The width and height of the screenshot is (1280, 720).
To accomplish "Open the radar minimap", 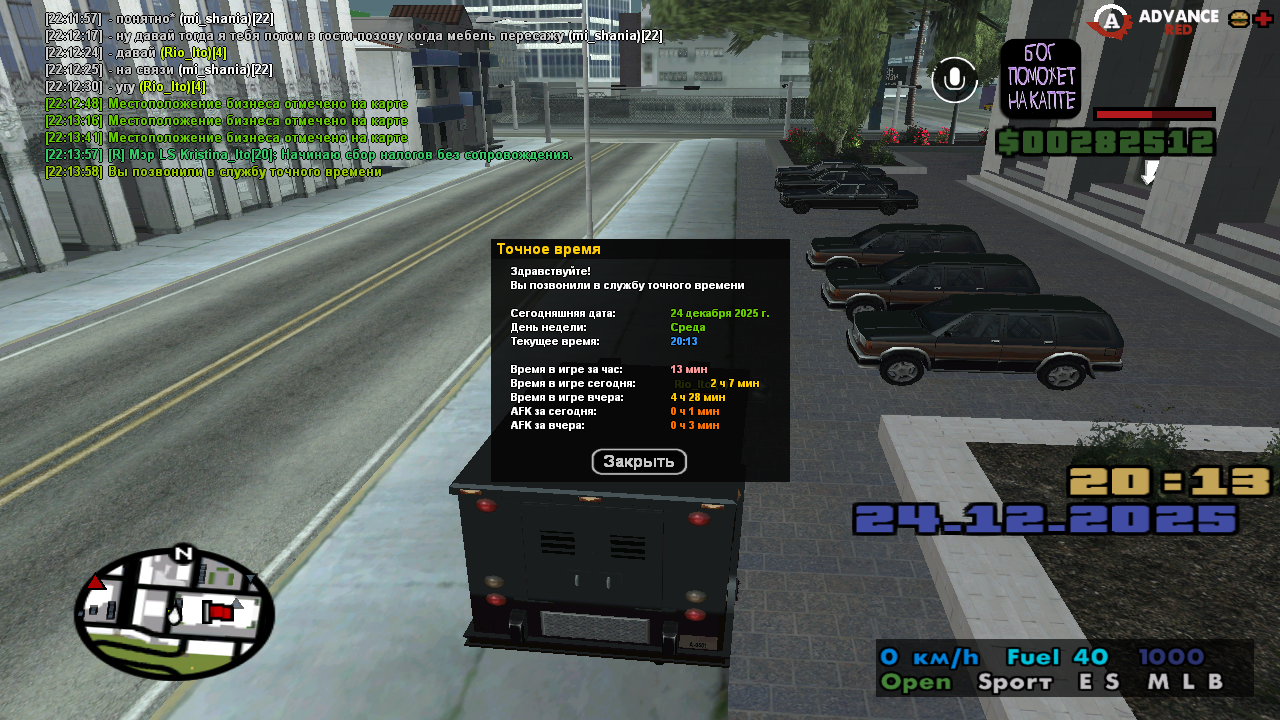I will click(174, 613).
